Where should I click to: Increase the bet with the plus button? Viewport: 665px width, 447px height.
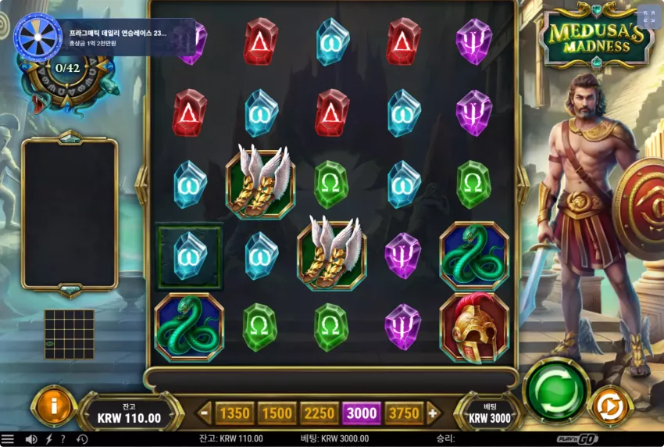click(433, 412)
